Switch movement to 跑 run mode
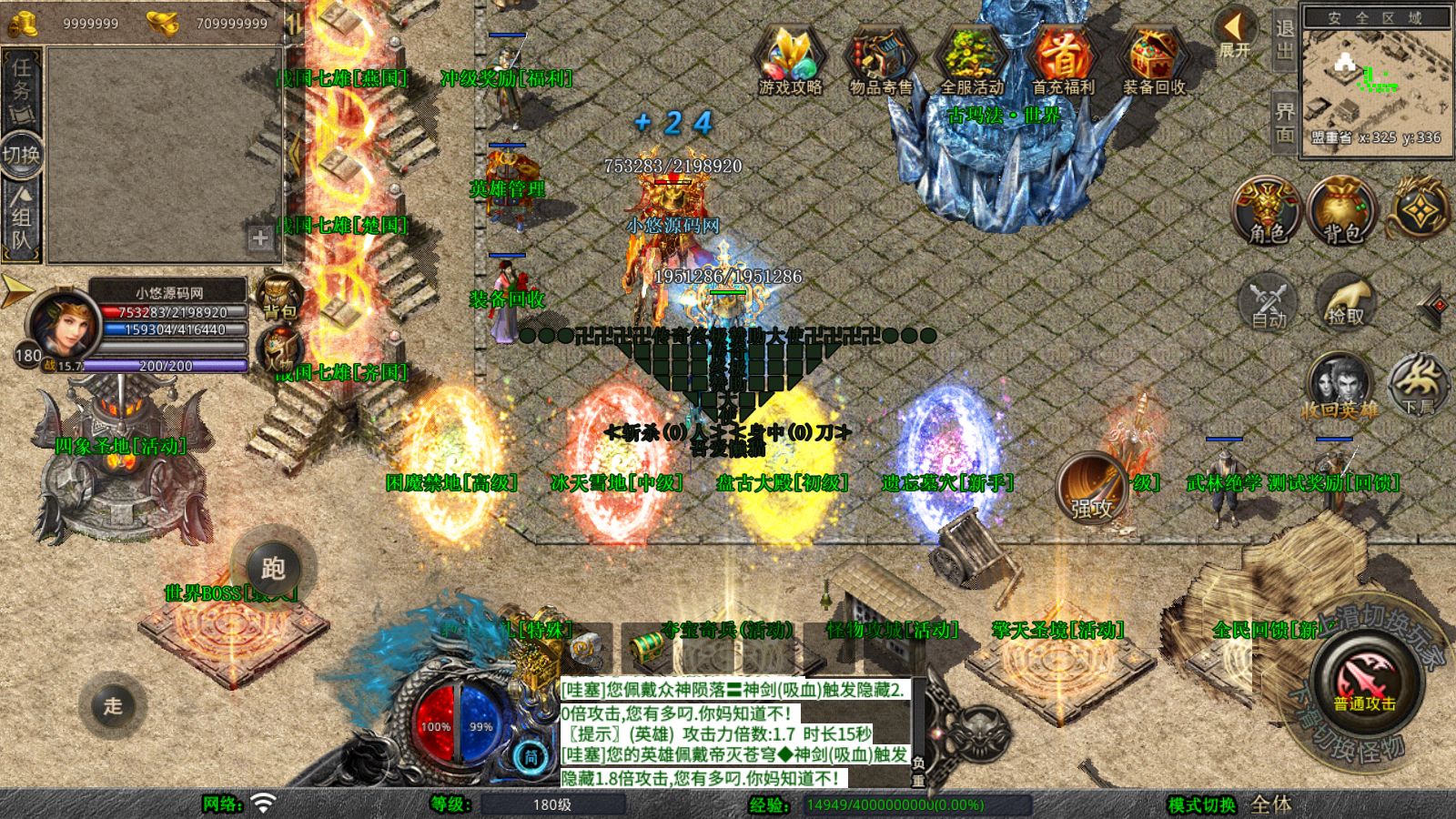Screen dimensions: 1456x819 [x=273, y=569]
